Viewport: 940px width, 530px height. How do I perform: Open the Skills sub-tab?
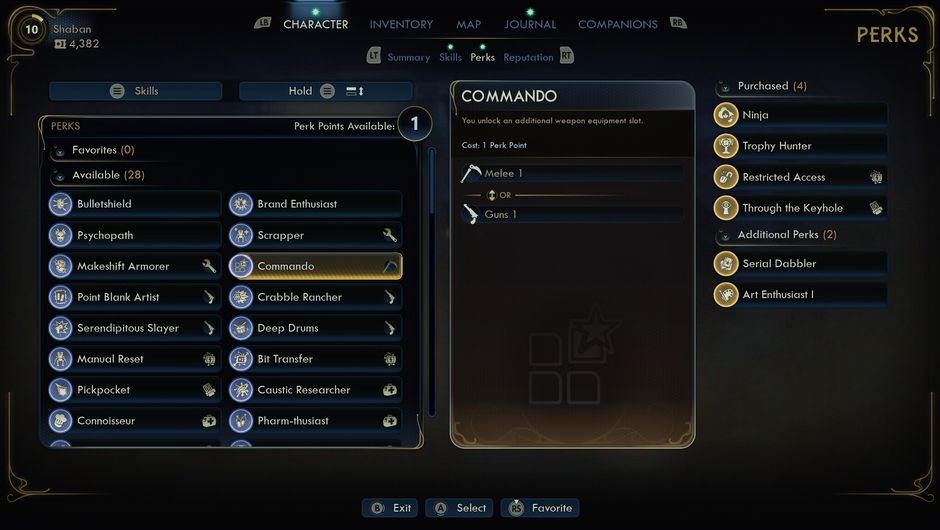[x=450, y=57]
